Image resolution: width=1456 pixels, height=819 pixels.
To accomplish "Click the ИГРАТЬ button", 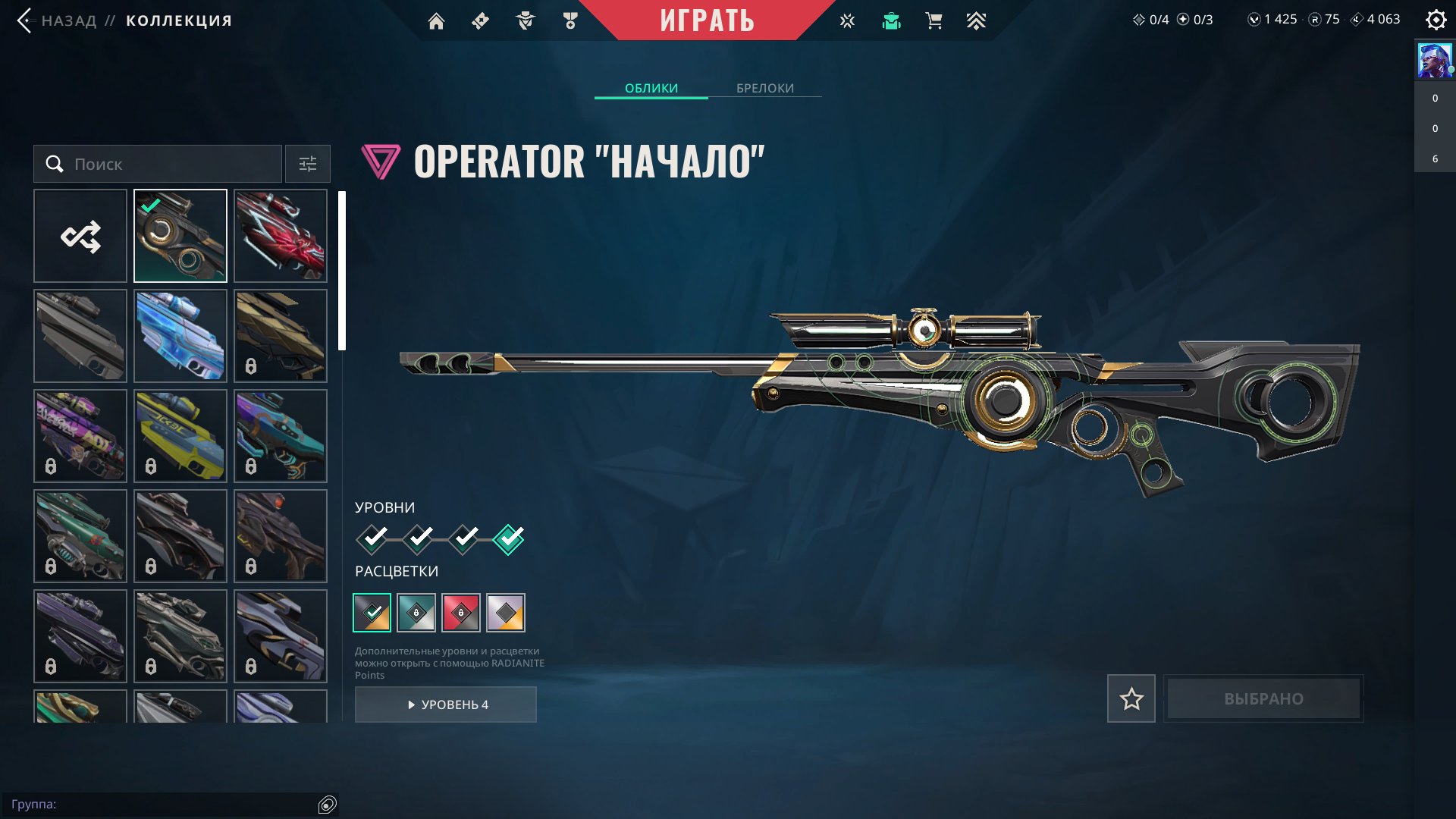I will click(x=707, y=20).
